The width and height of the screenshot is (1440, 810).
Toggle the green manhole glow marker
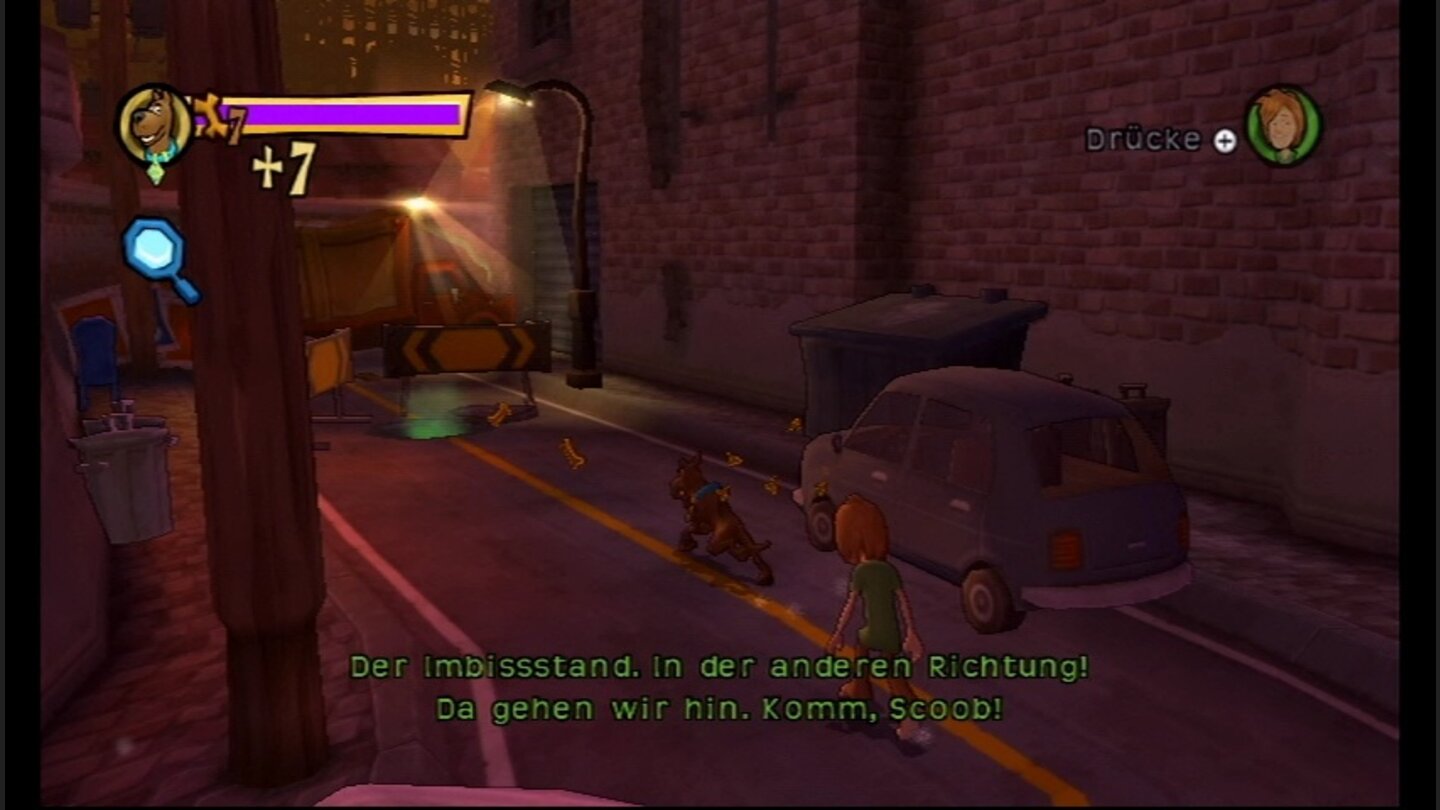[x=430, y=423]
